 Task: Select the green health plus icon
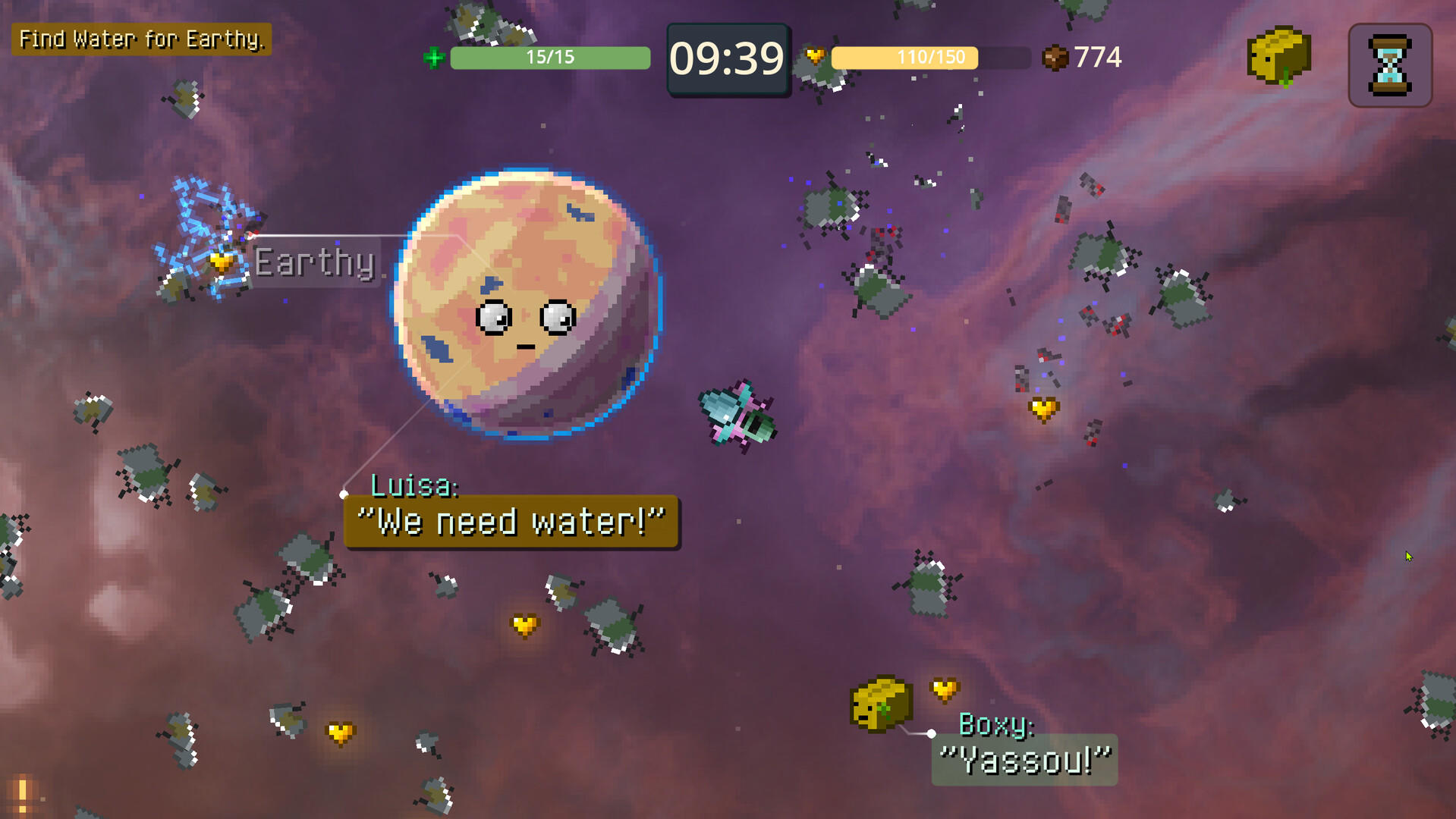432,58
